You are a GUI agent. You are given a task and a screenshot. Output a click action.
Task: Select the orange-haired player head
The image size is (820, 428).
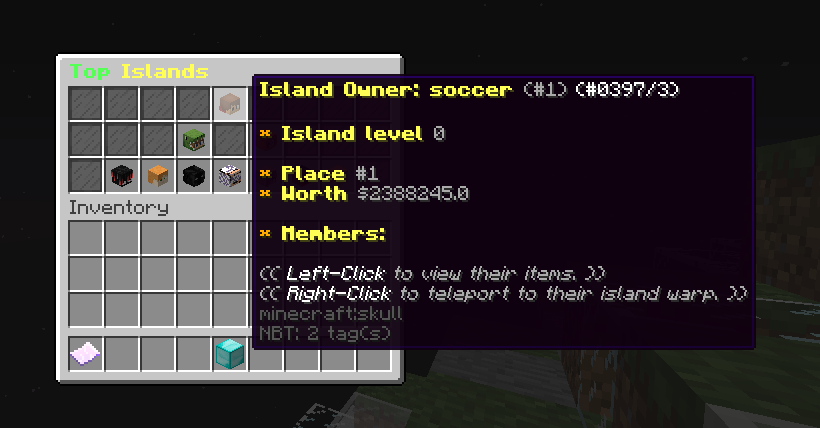tap(157, 176)
